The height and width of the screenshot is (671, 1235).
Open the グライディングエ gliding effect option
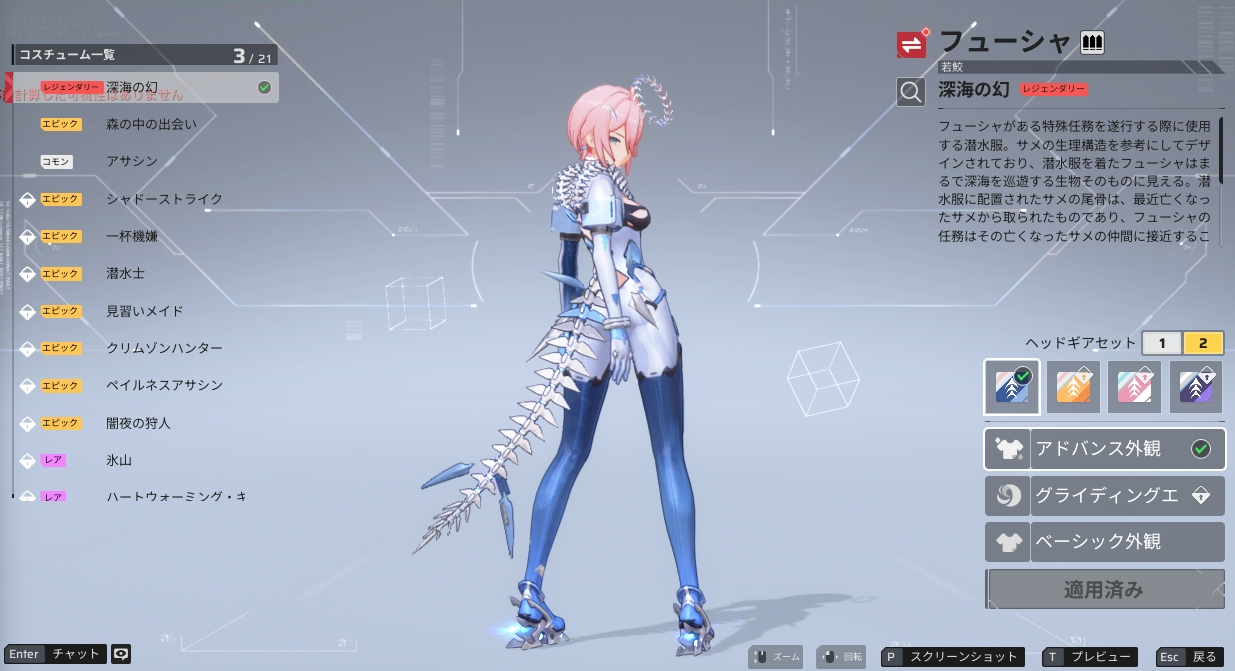pyautogui.click(x=1104, y=496)
